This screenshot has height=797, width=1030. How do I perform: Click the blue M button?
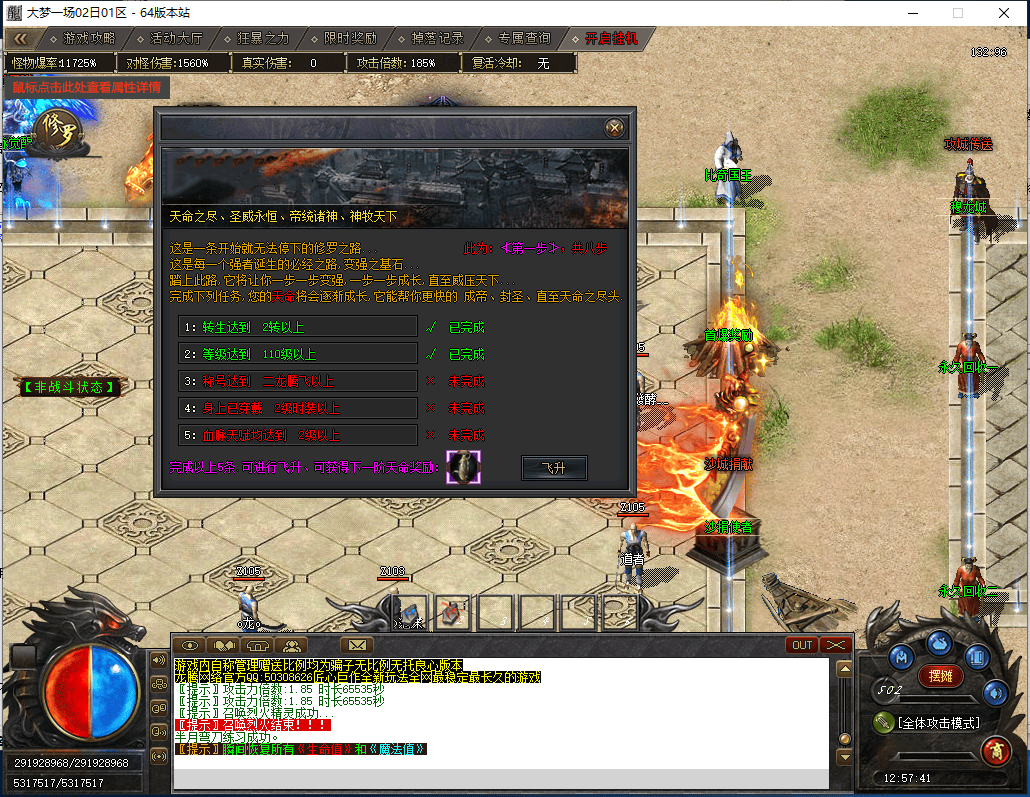(901, 657)
